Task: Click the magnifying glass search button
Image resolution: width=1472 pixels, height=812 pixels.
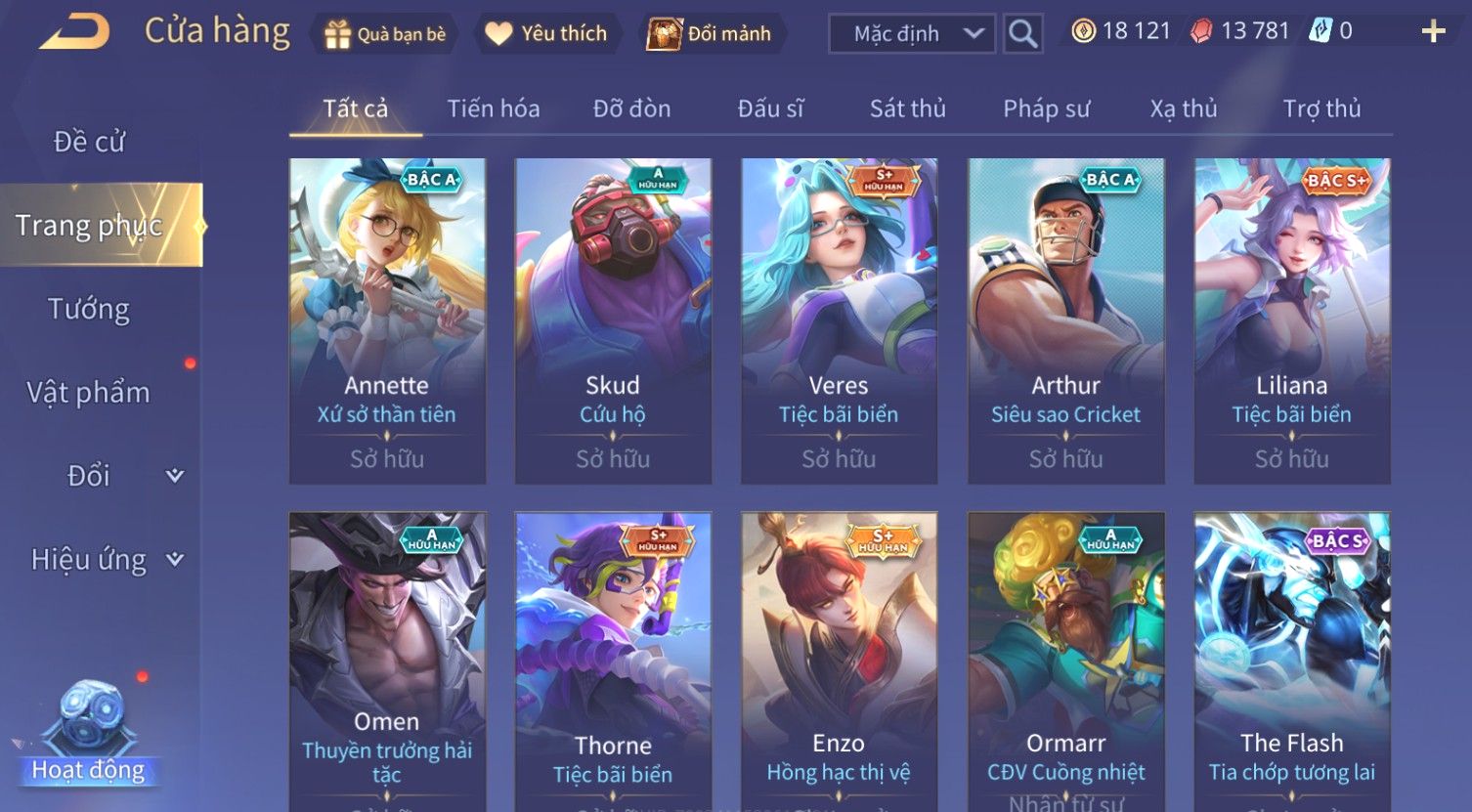Action: click(1022, 34)
